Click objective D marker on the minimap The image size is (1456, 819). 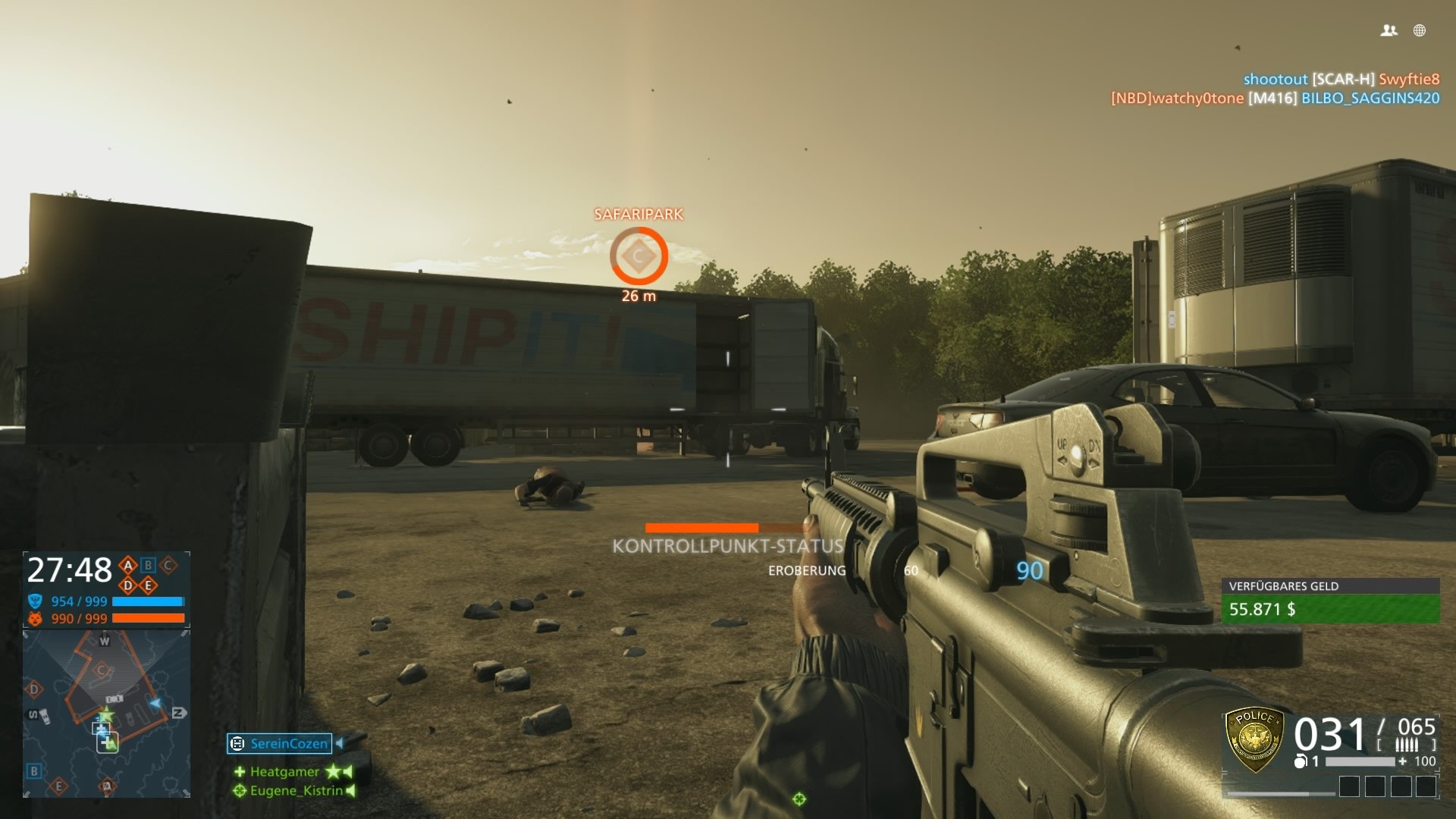(x=34, y=688)
